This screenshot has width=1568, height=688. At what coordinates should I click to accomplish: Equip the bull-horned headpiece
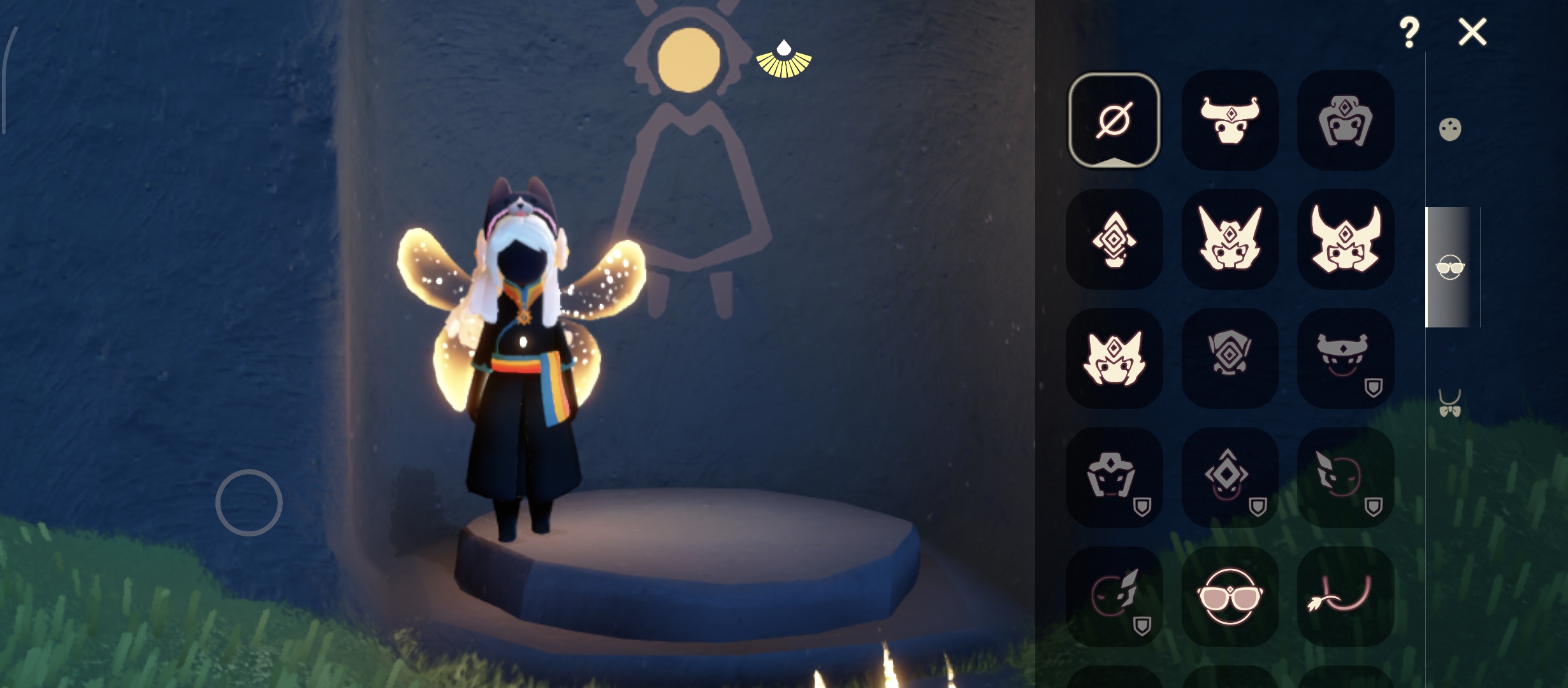(x=1230, y=120)
